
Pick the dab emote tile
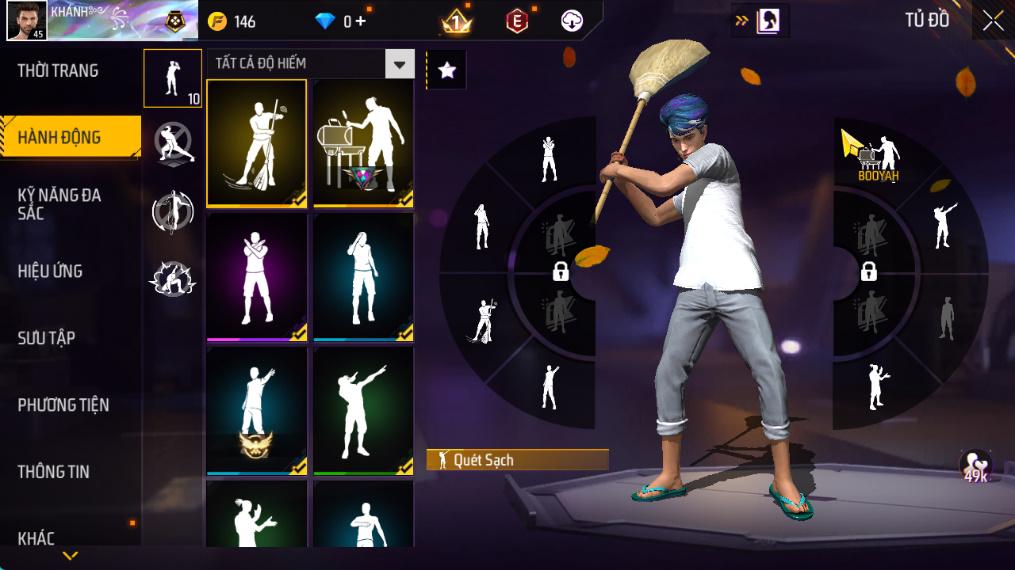click(x=363, y=411)
